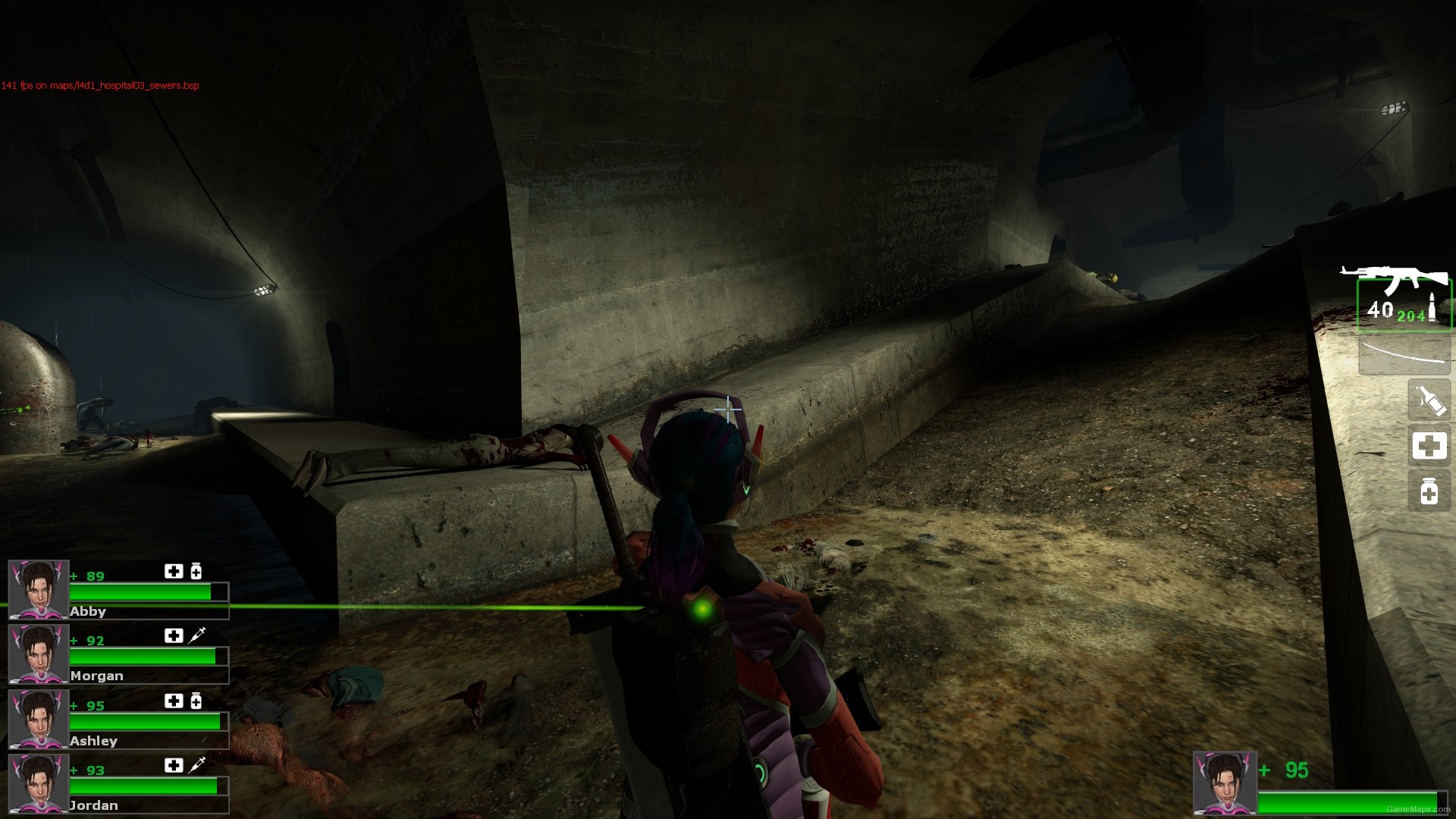1456x819 pixels.
Task: Select Jordan's name label
Action: pyautogui.click(x=93, y=805)
